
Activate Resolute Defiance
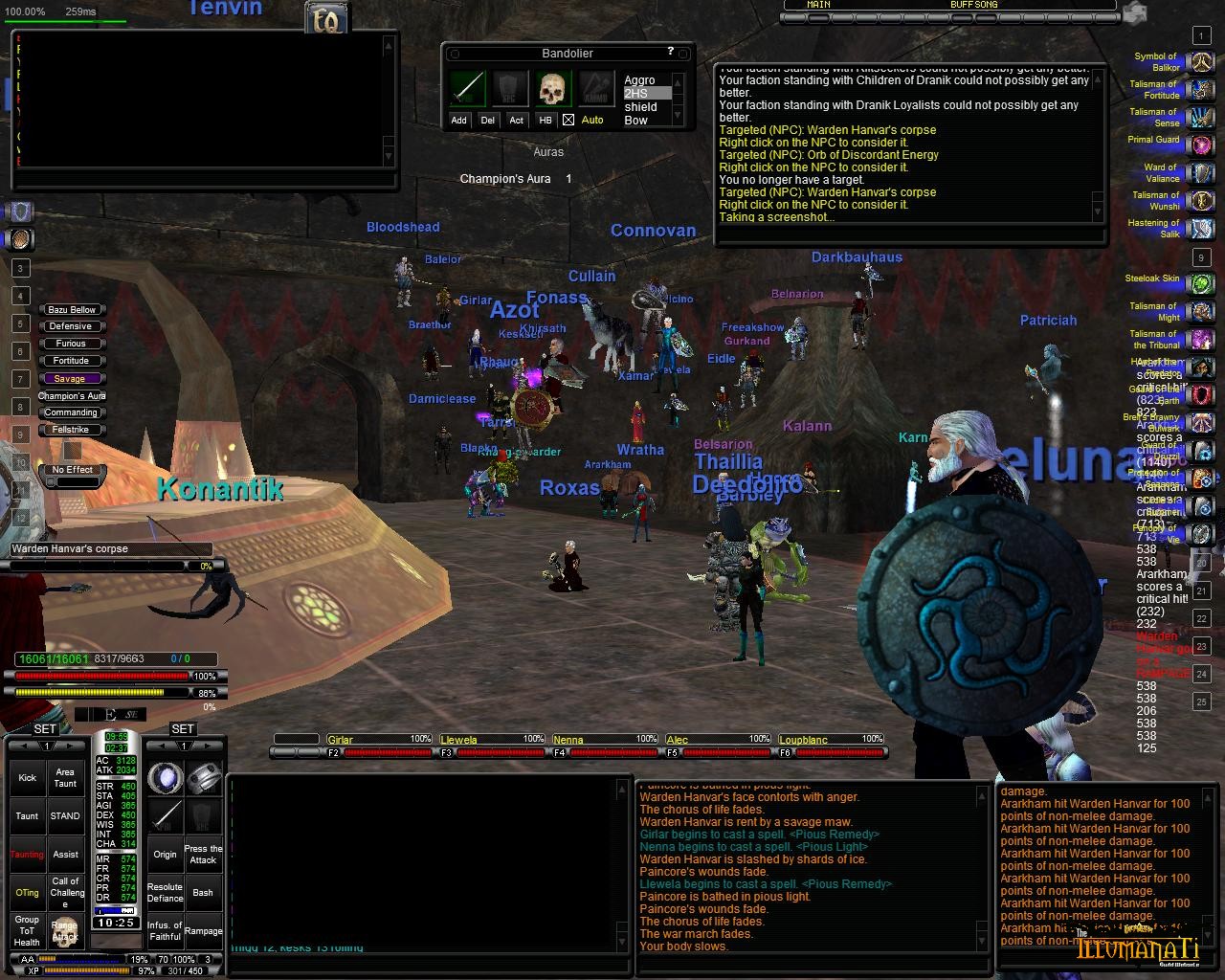(165, 893)
